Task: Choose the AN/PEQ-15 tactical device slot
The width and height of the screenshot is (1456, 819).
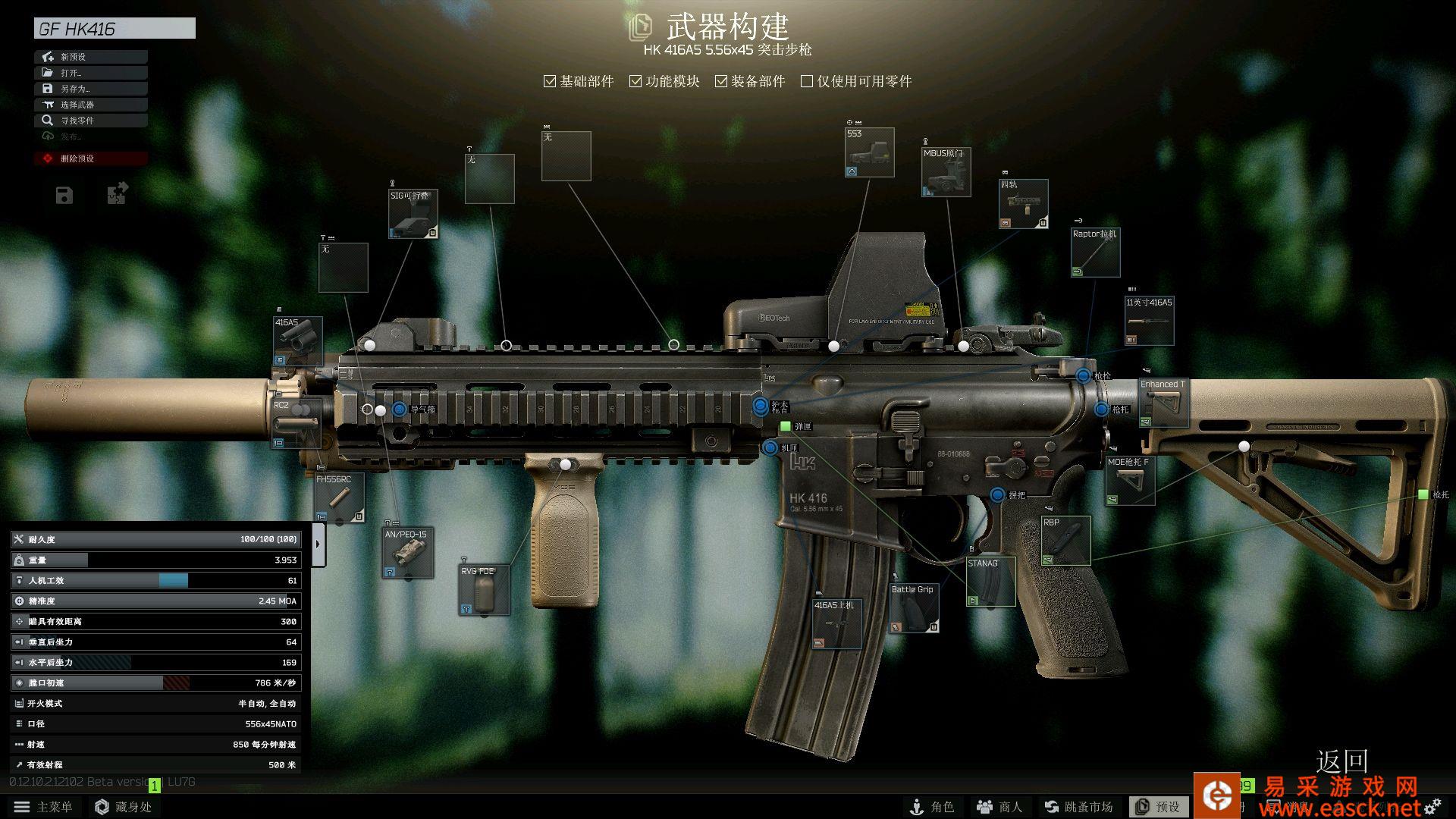Action: pyautogui.click(x=407, y=553)
